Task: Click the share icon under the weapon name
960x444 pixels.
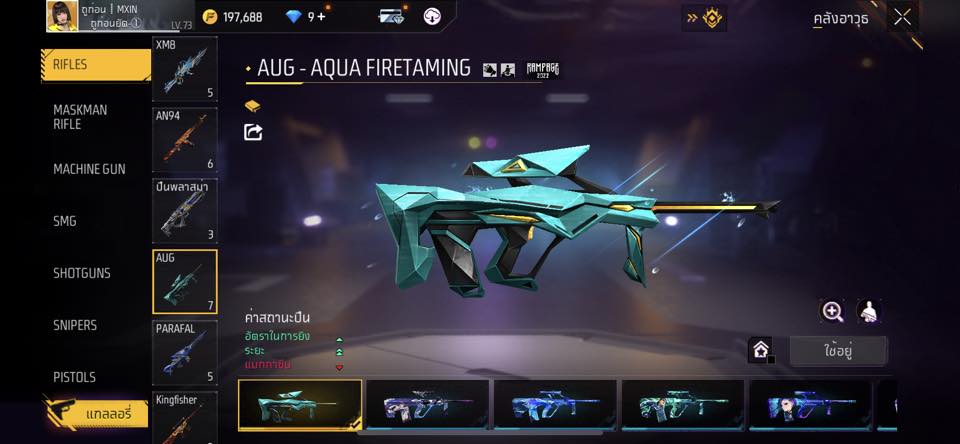Action: click(x=254, y=132)
